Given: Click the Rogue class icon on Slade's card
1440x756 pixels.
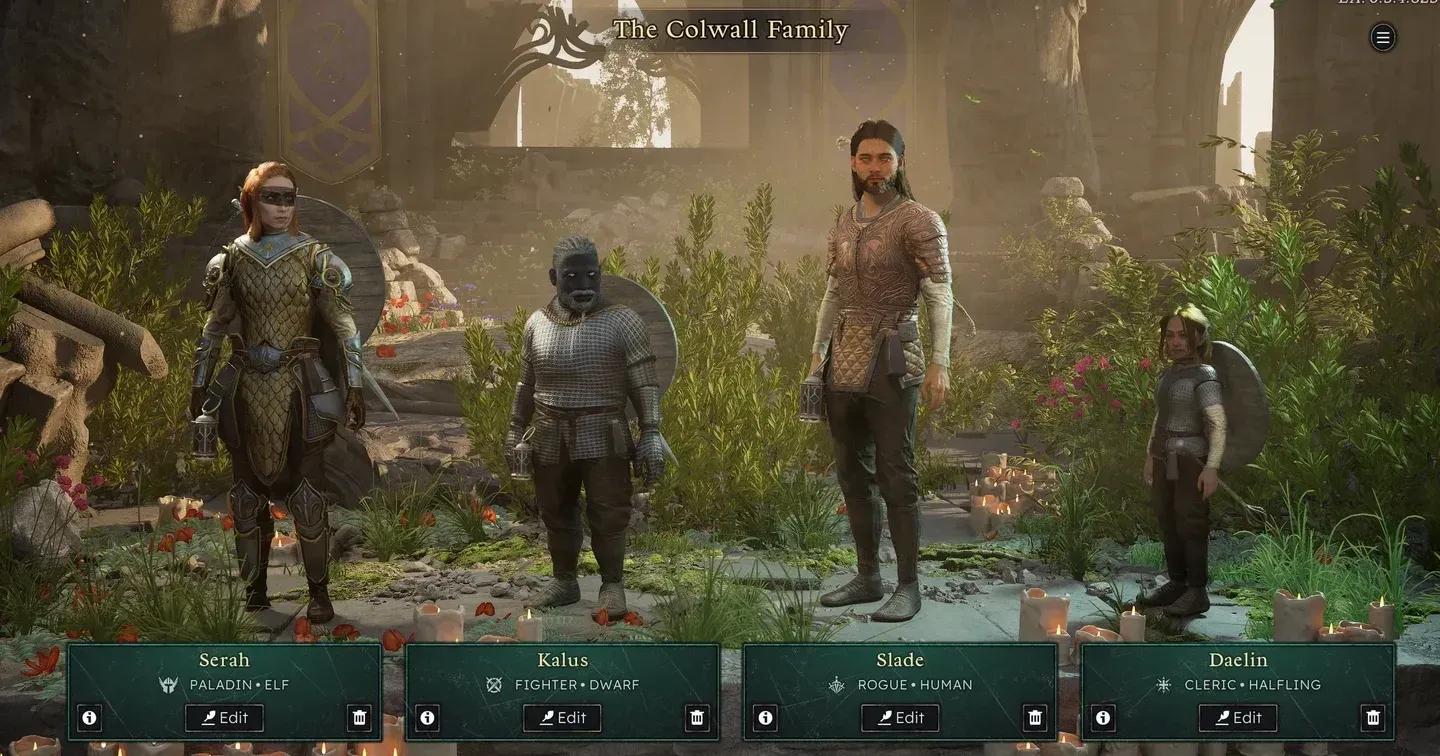Looking at the screenshot, I should [837, 685].
